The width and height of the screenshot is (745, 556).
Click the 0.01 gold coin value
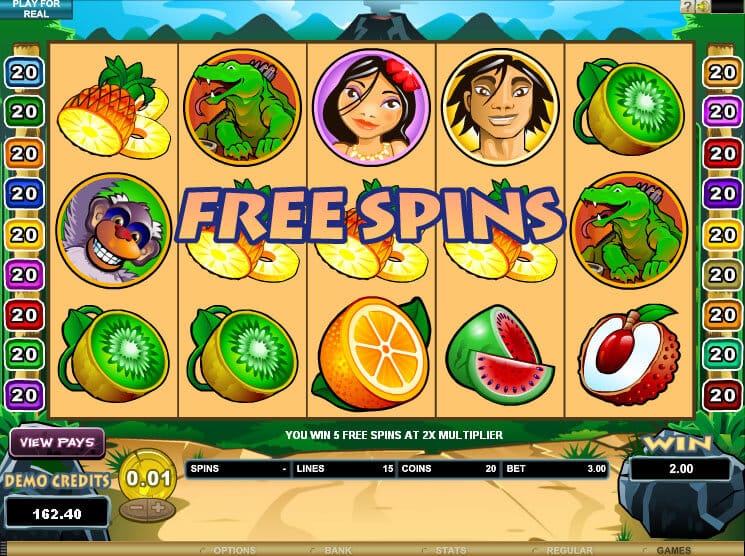point(147,476)
